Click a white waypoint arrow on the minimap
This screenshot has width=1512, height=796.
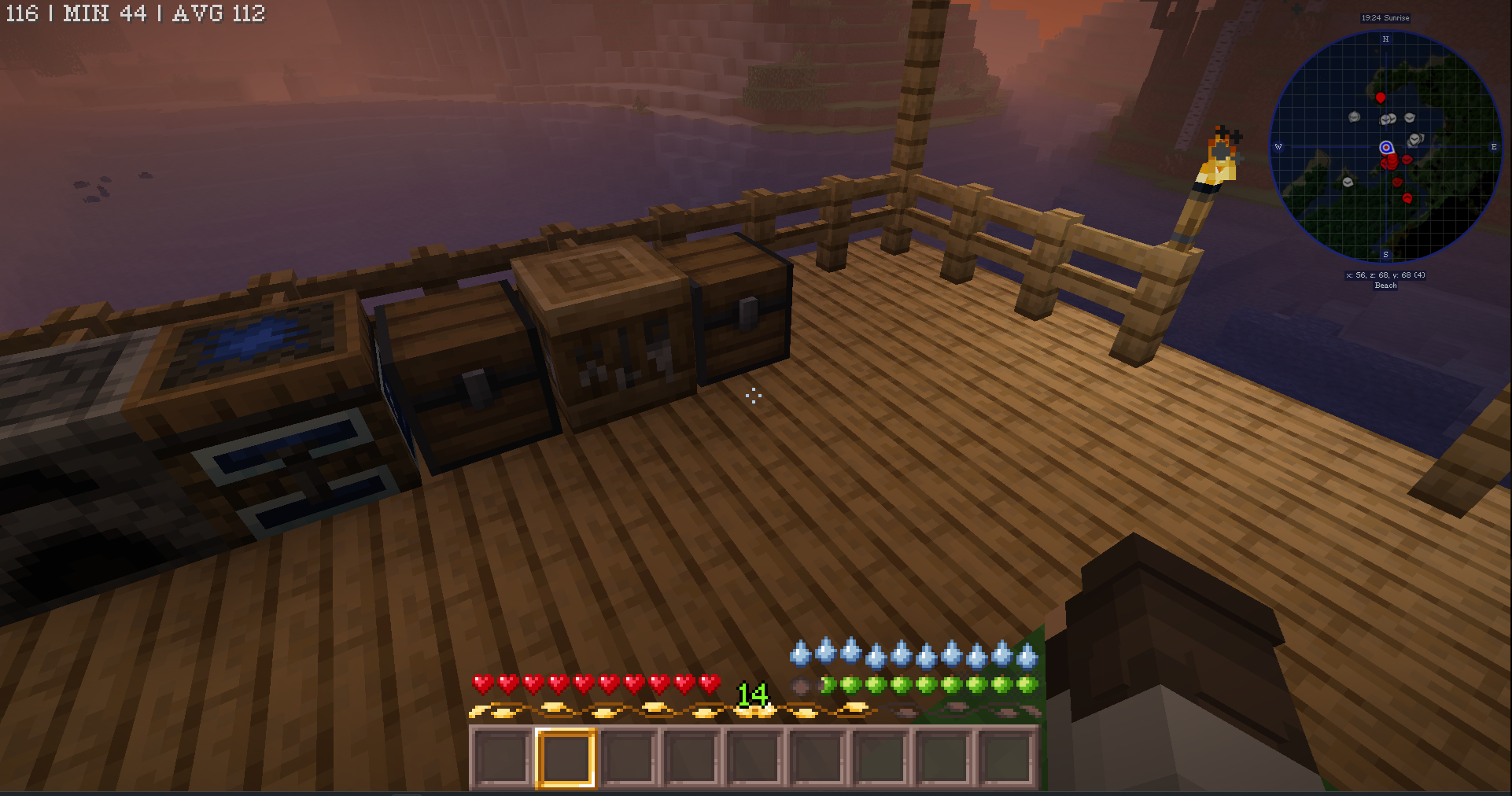[1355, 117]
